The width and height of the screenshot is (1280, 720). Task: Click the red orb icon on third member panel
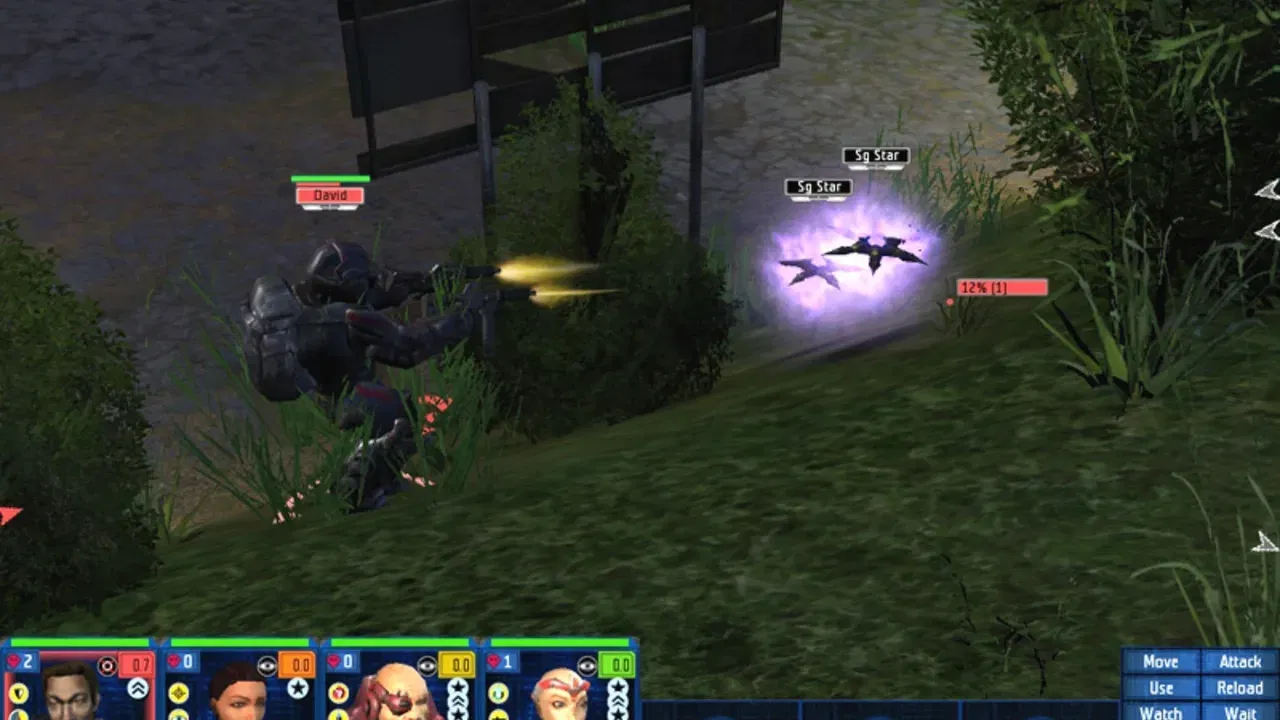tap(338, 691)
